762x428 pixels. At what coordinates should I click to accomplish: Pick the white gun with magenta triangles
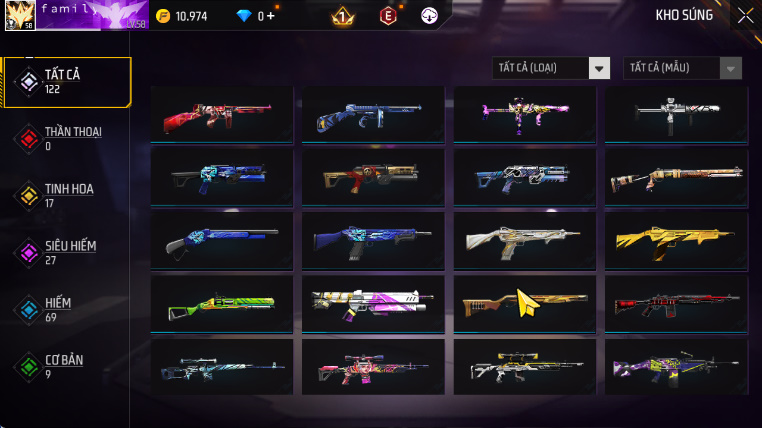coord(373,304)
